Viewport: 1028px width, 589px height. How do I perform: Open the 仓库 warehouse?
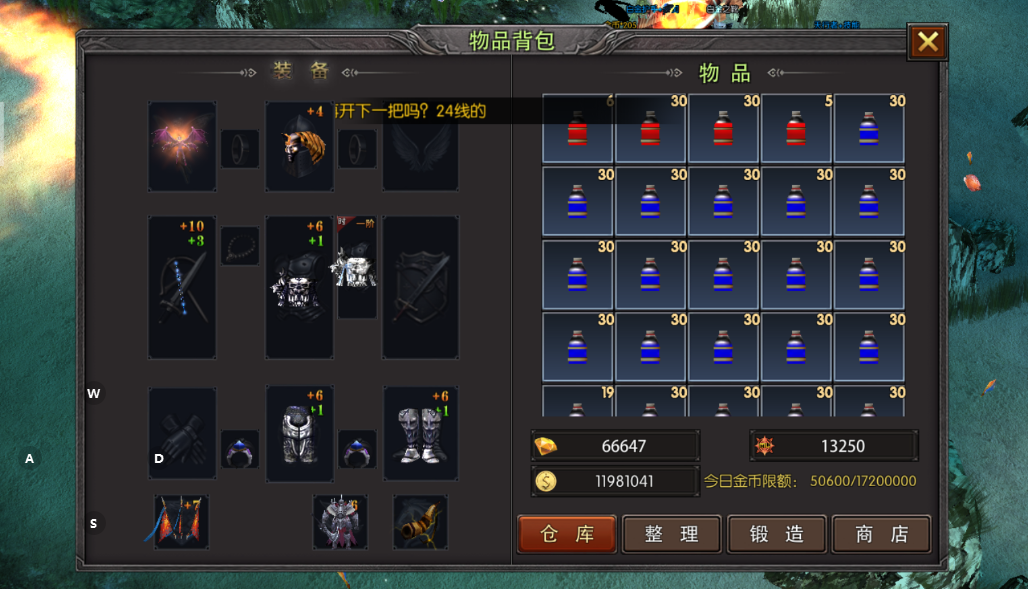click(x=567, y=534)
